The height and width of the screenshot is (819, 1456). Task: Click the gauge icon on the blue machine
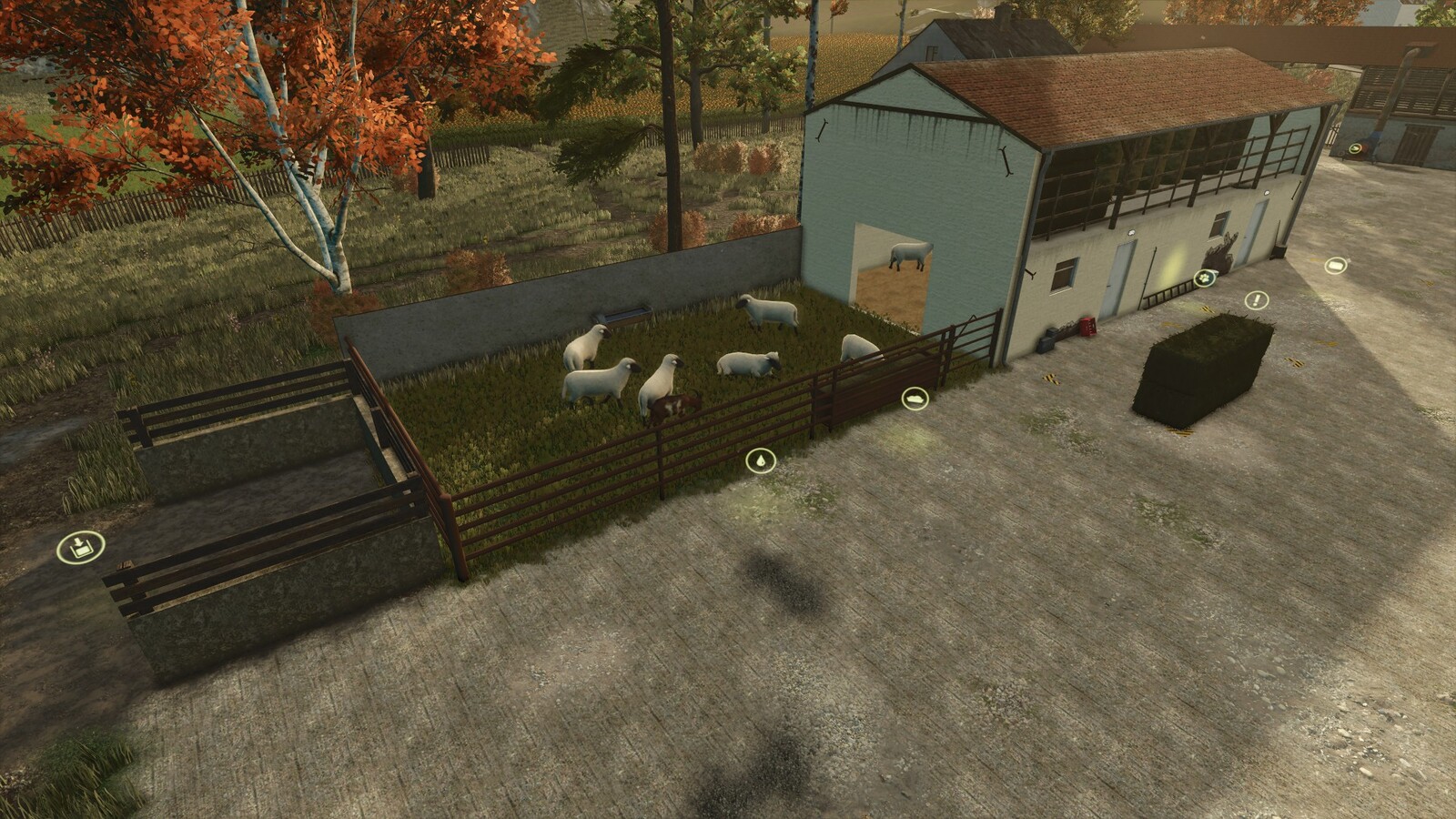pyautogui.click(x=1355, y=149)
